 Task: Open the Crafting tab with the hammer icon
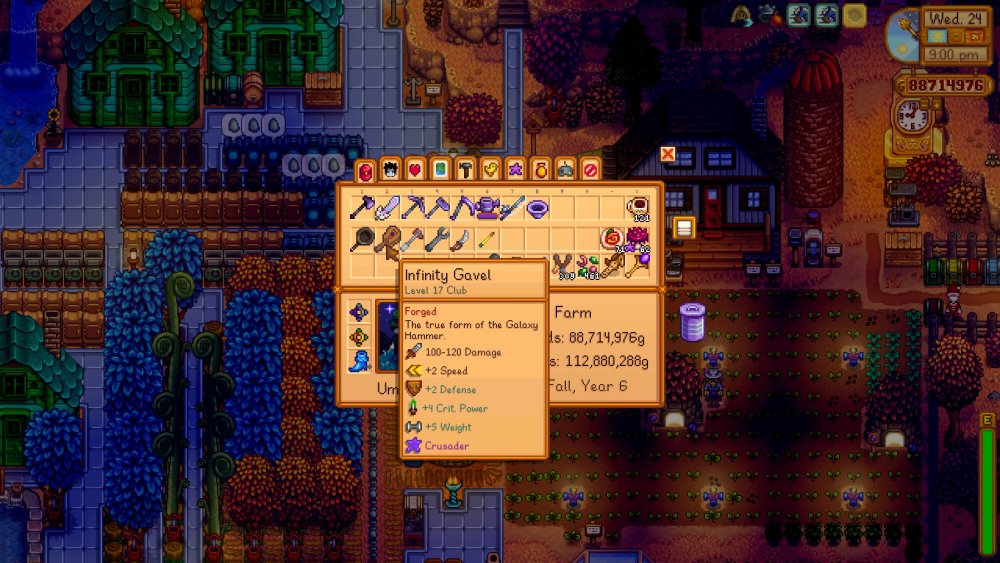click(465, 169)
